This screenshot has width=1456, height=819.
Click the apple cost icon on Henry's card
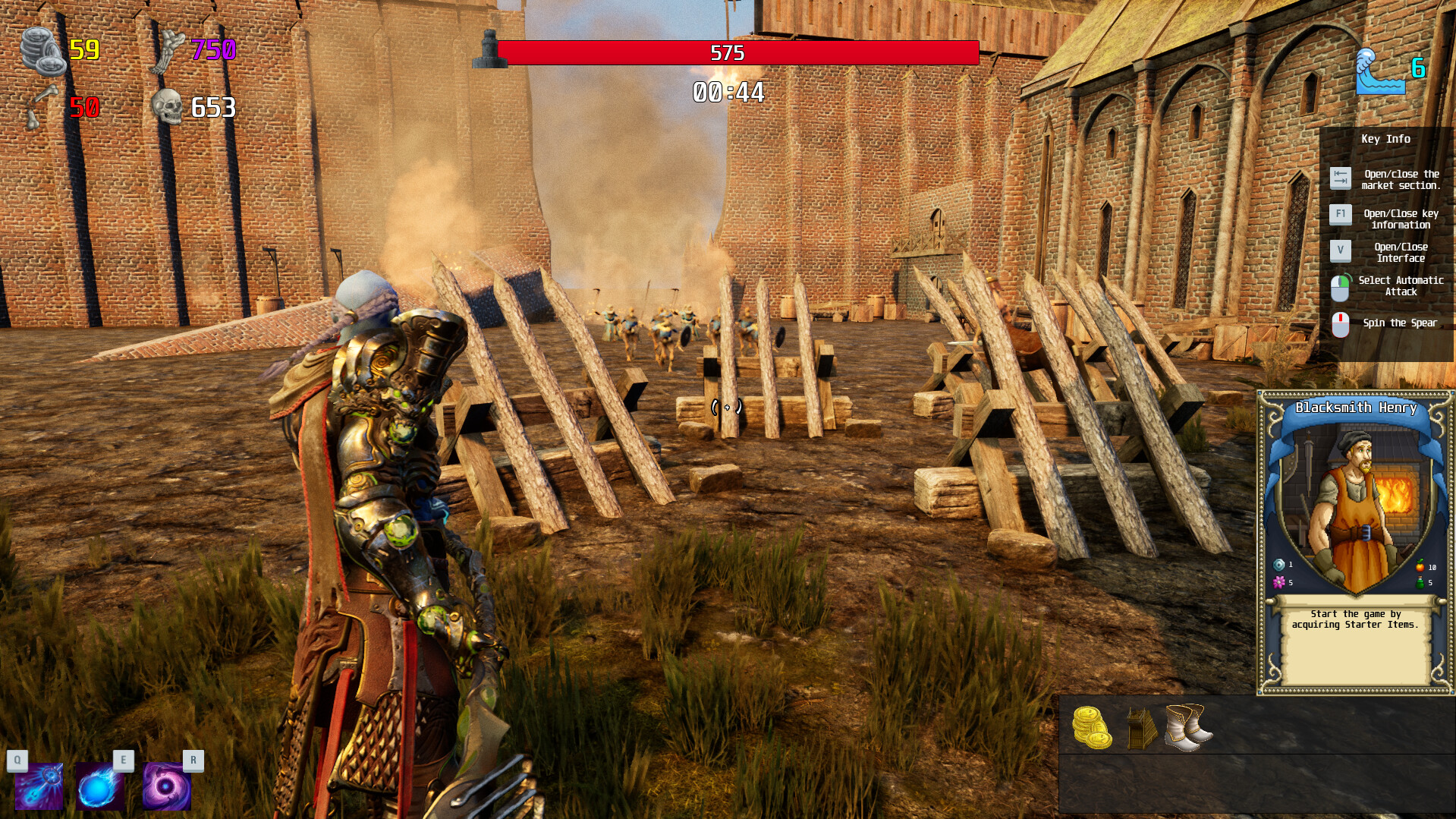tap(1420, 565)
